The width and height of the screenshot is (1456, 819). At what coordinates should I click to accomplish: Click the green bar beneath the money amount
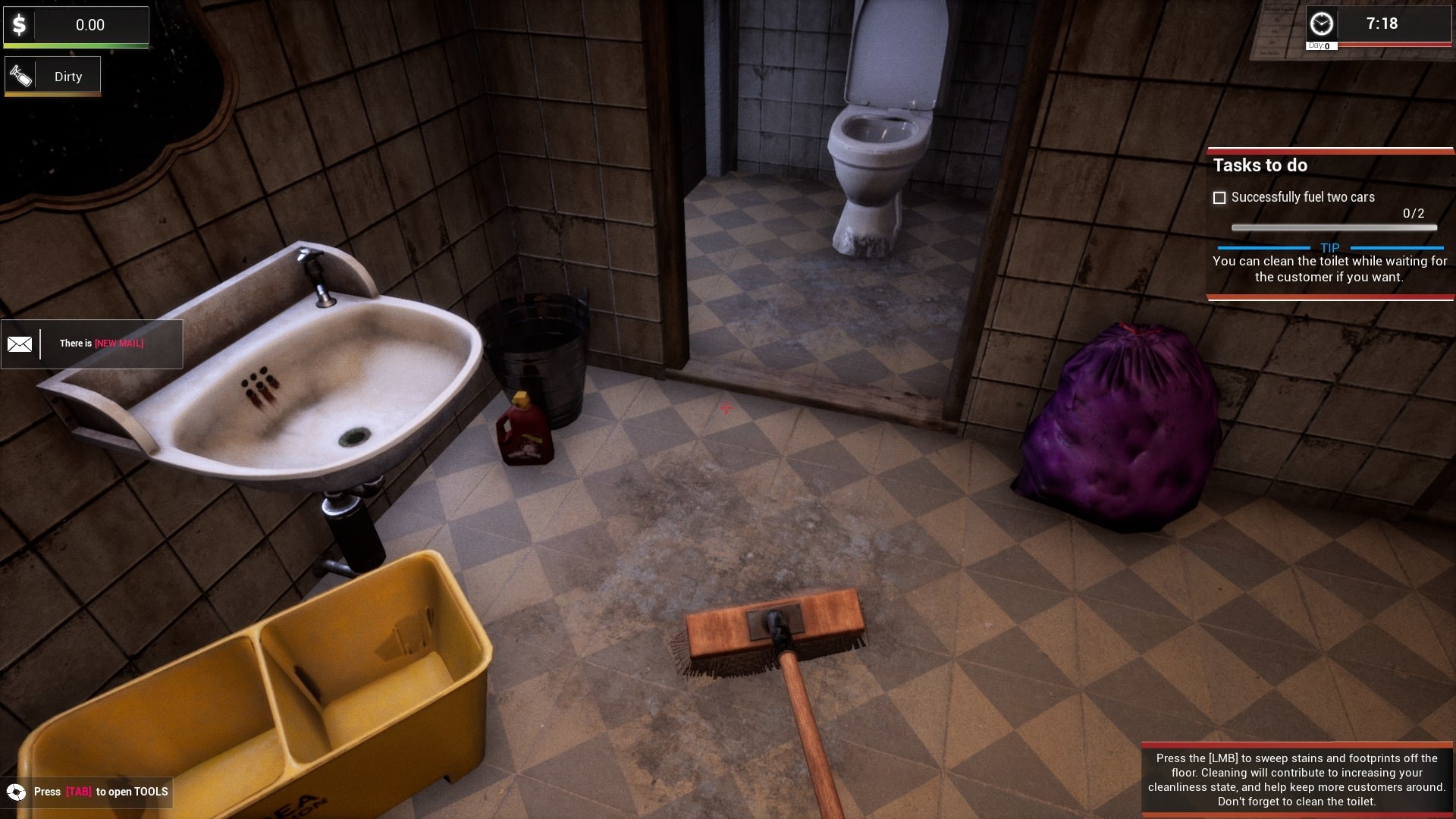(x=76, y=46)
